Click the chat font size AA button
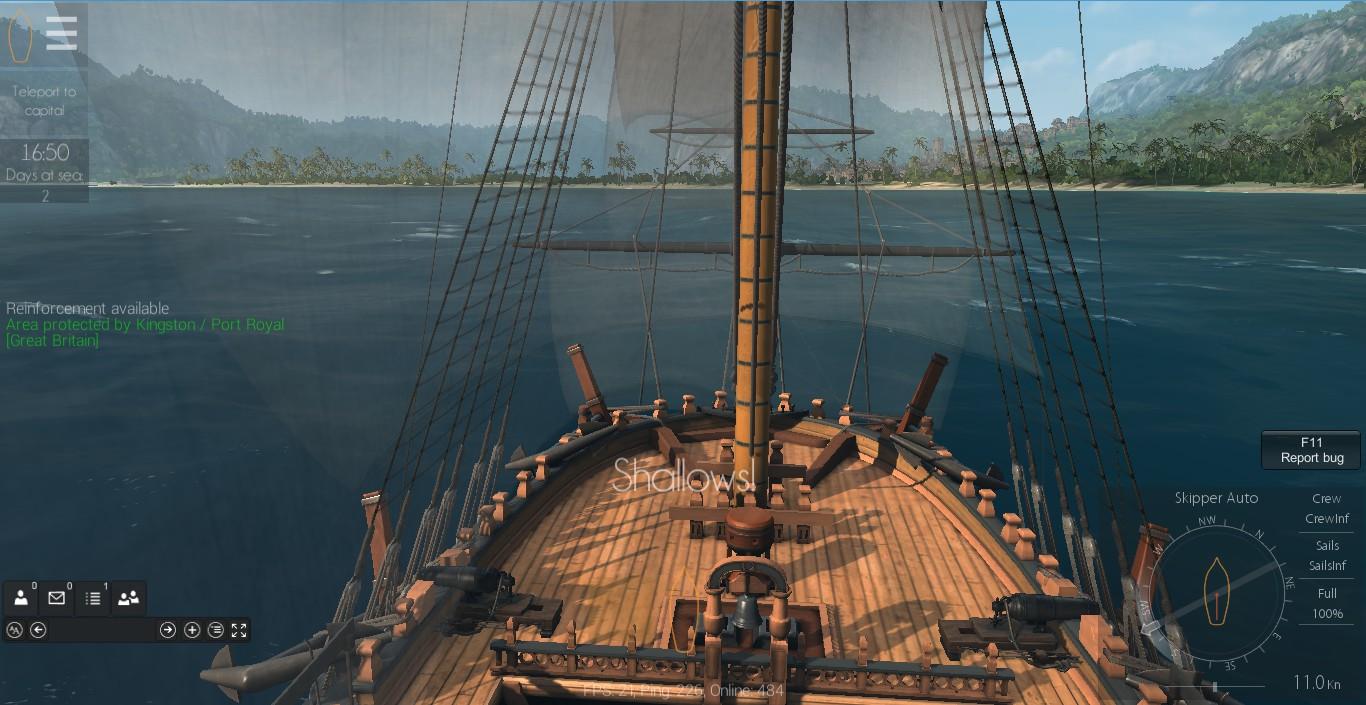 pyautogui.click(x=14, y=630)
